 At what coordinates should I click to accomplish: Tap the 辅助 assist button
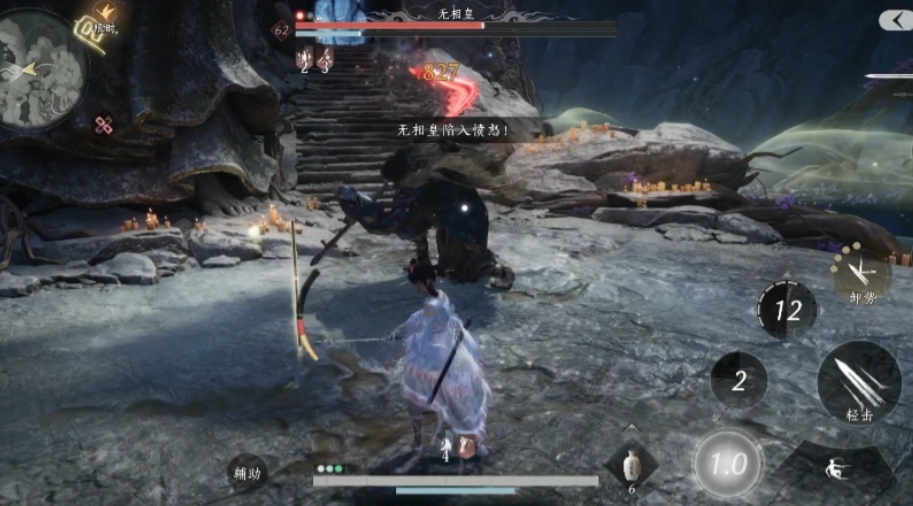247,474
